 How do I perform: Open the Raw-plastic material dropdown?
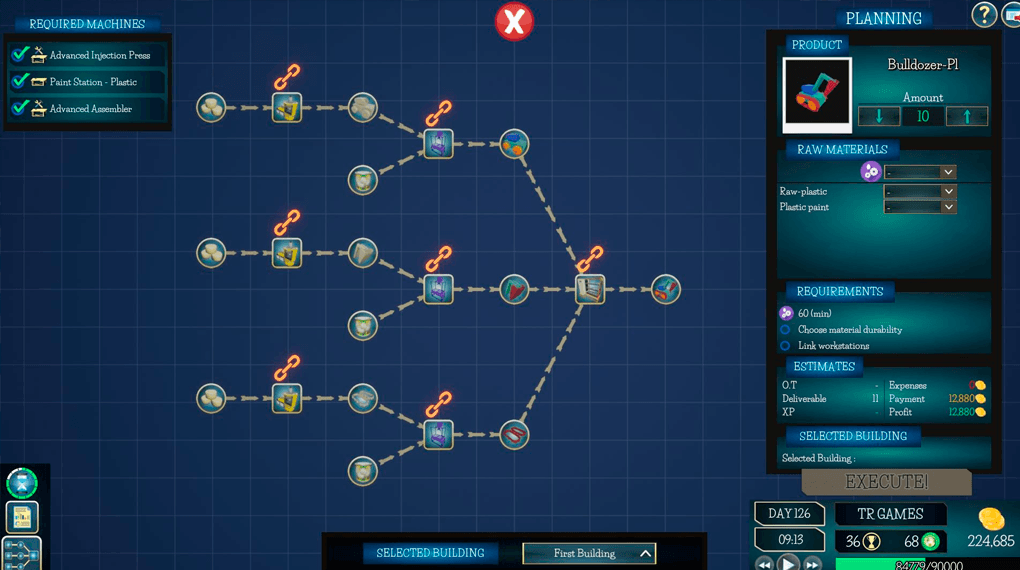click(x=920, y=191)
